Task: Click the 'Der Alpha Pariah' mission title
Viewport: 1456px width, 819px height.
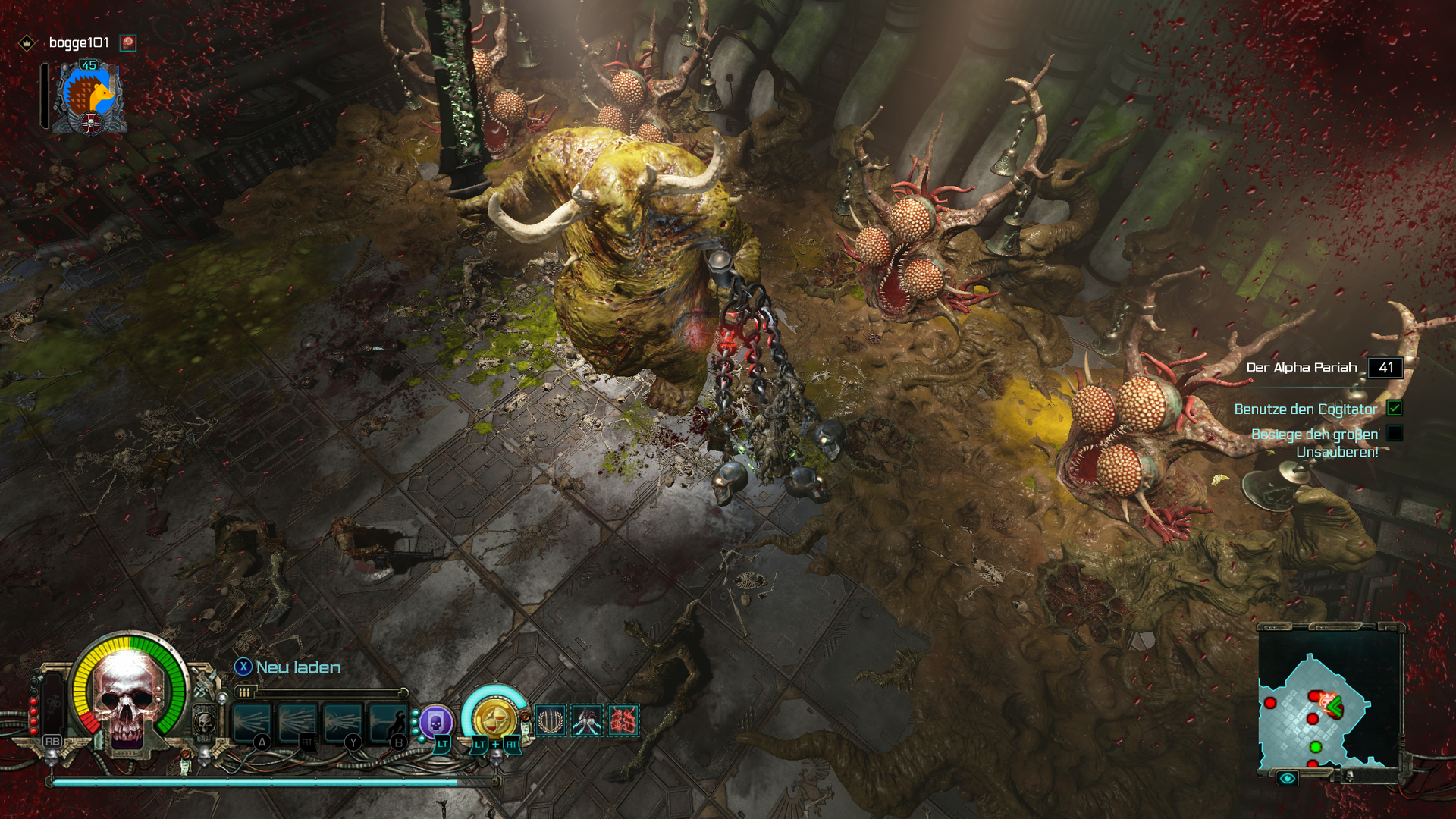Action: pyautogui.click(x=1301, y=367)
